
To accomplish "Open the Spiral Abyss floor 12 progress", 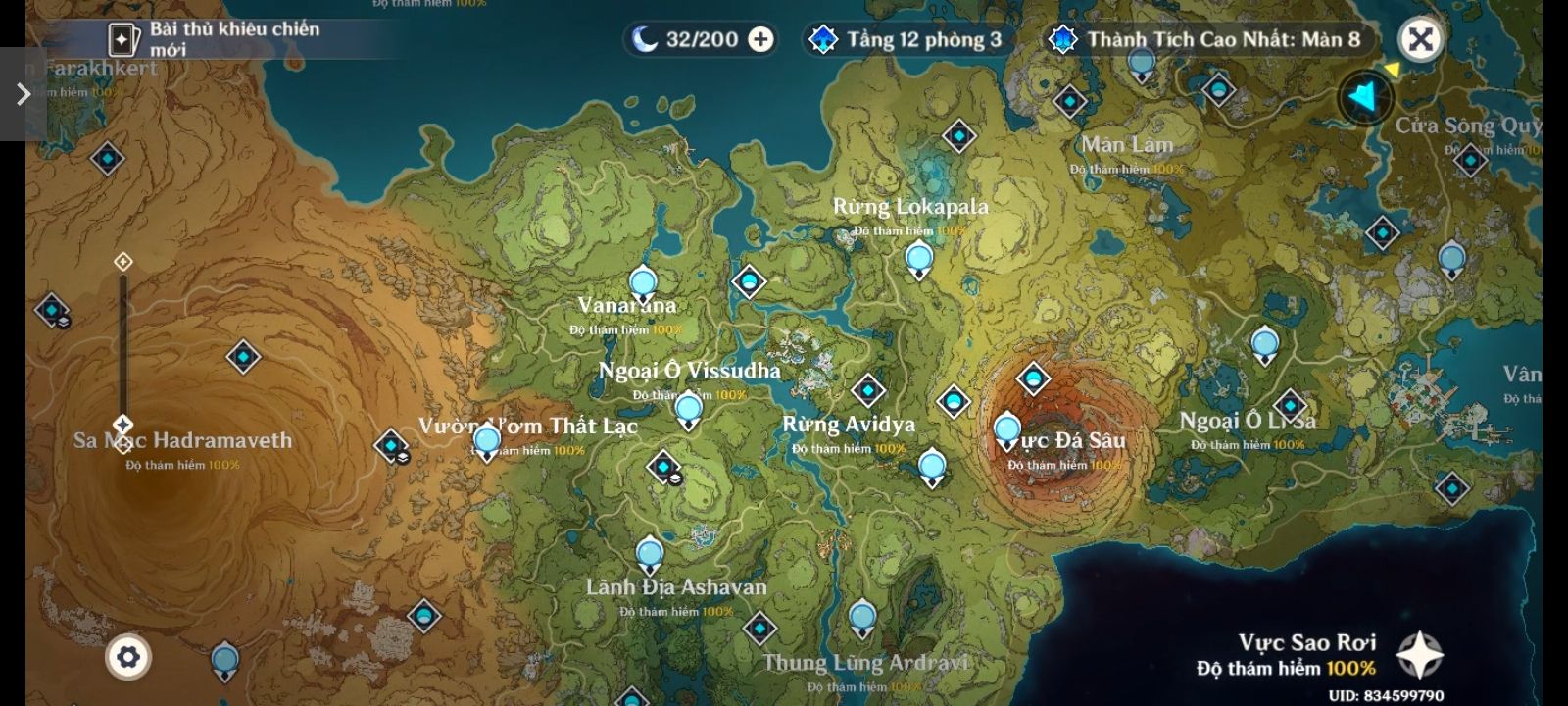I will point(906,39).
